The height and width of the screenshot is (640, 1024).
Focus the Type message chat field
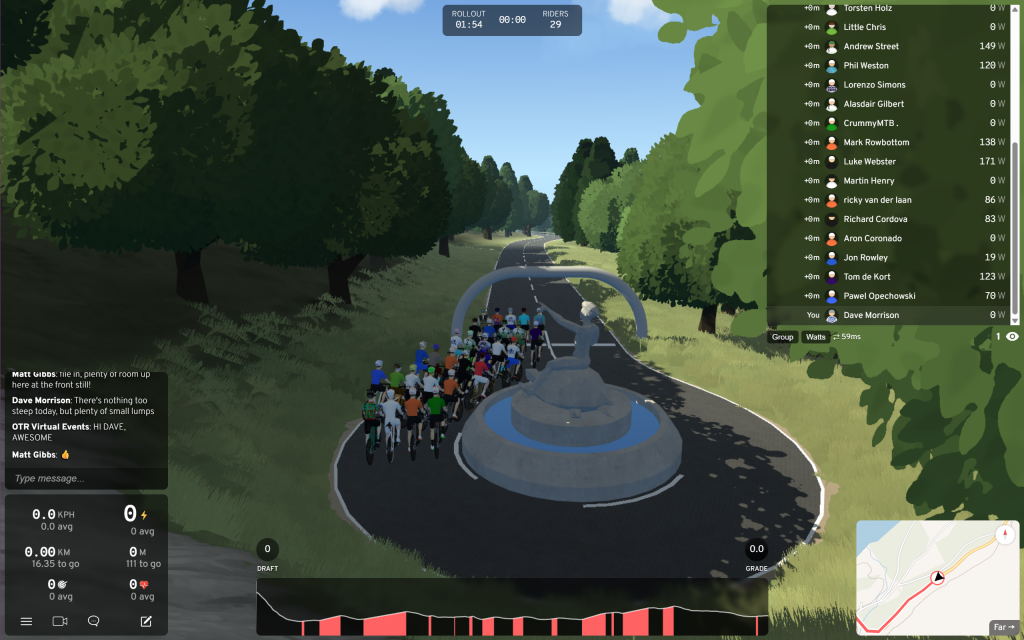point(86,478)
